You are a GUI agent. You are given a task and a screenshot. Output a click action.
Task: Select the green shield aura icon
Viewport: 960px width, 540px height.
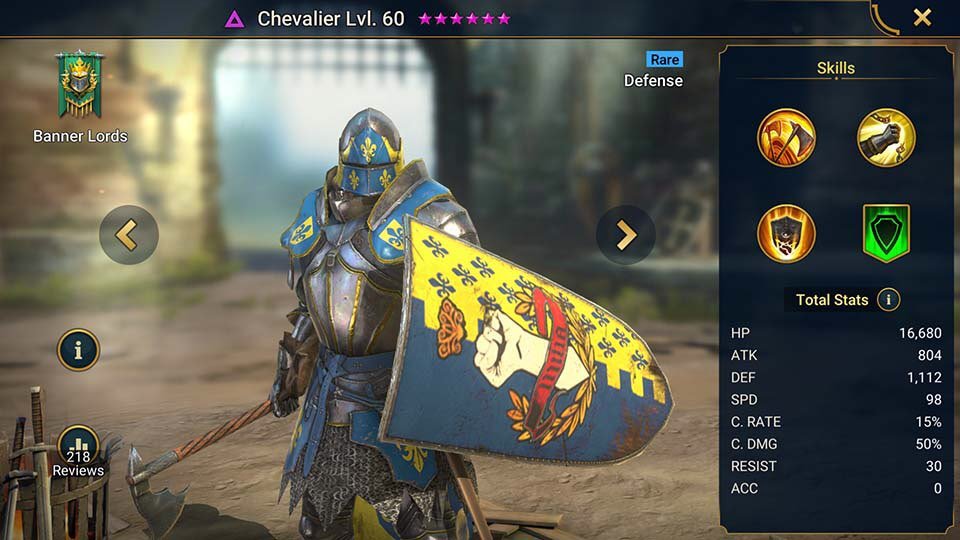pos(886,233)
